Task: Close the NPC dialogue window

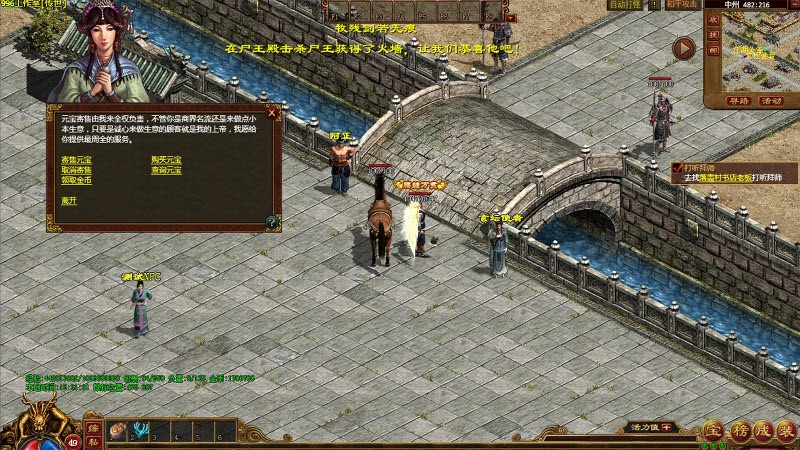Action: coord(272,113)
